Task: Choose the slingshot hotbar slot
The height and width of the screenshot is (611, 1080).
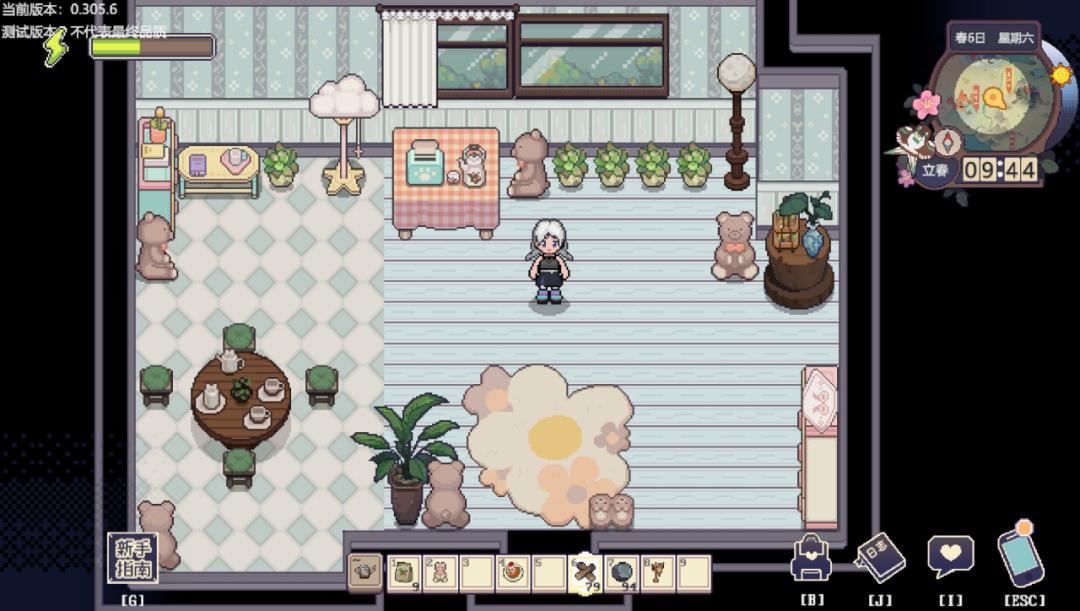Action: click(657, 573)
